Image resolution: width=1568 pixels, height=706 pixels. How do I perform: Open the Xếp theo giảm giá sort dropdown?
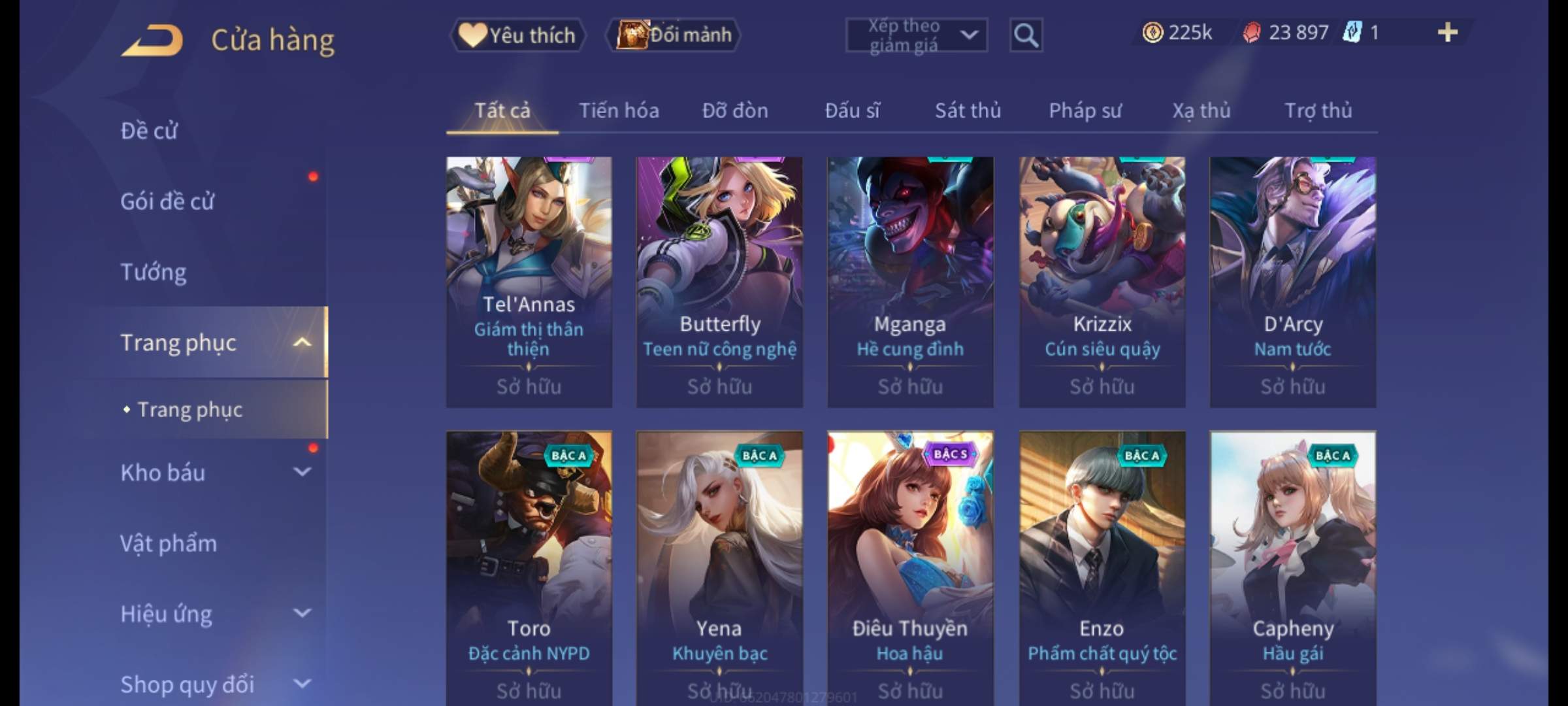click(916, 35)
